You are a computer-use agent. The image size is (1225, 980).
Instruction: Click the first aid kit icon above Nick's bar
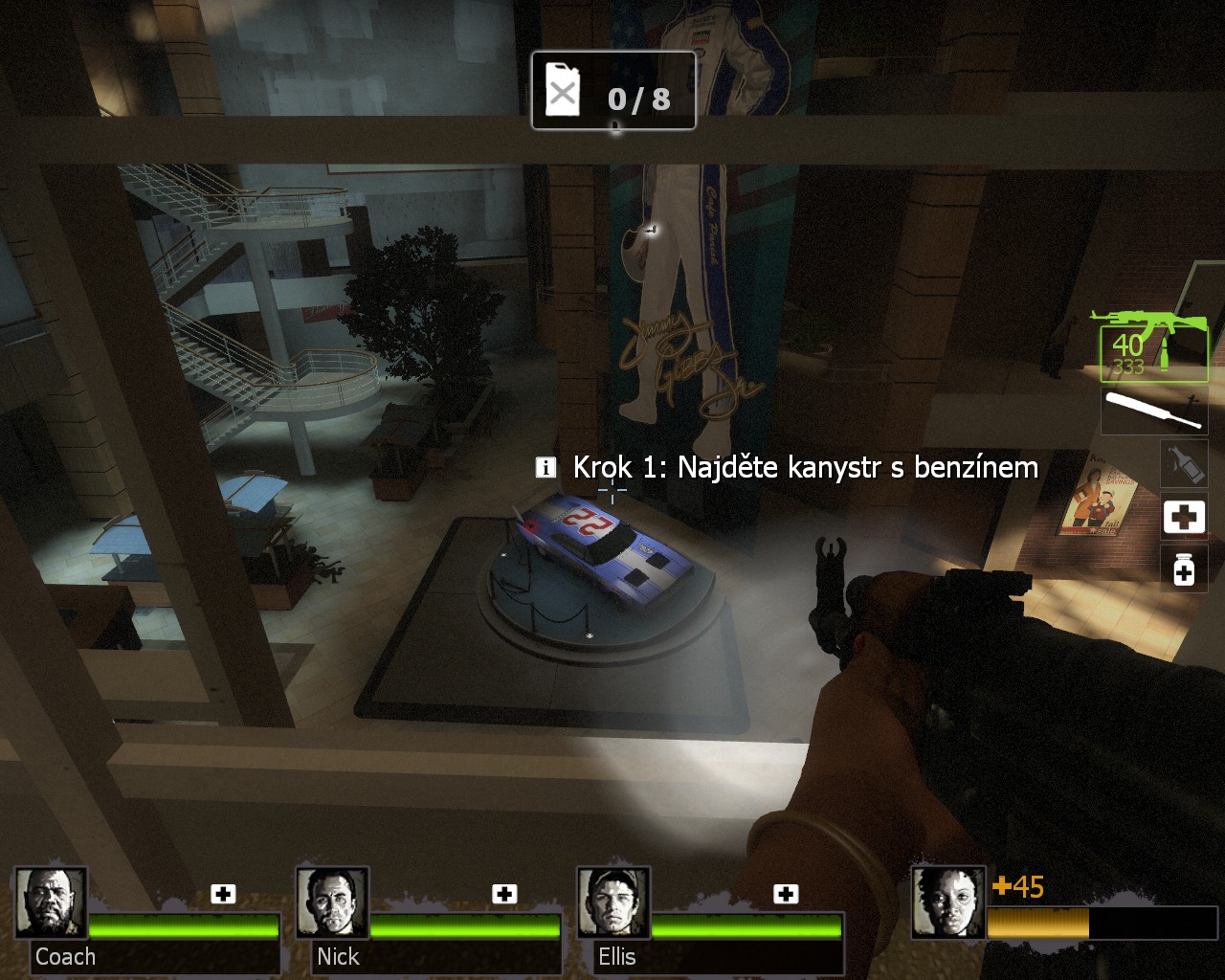pyautogui.click(x=504, y=894)
